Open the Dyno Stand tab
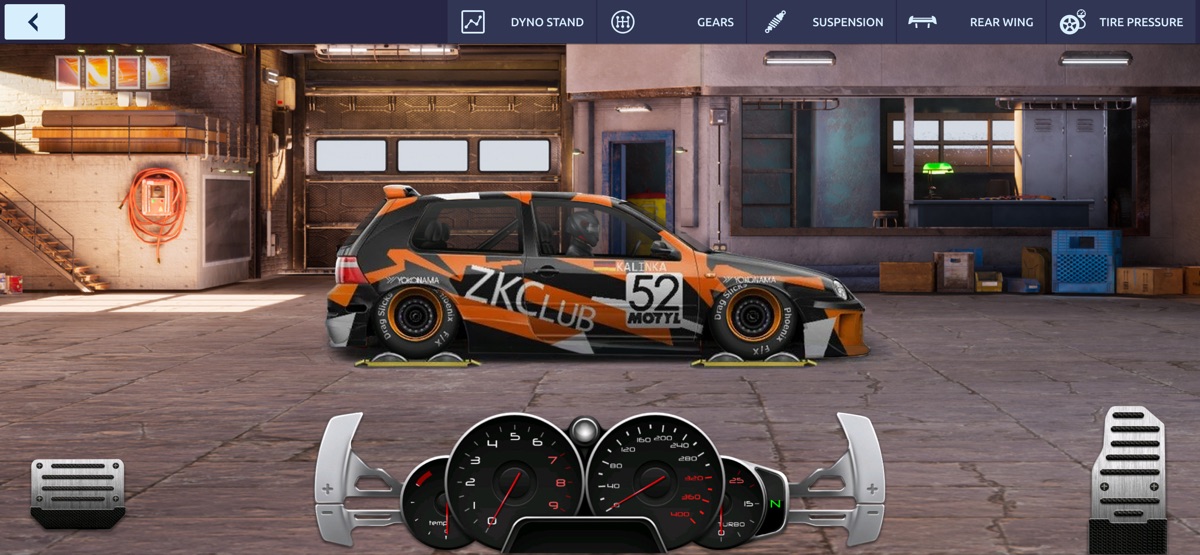This screenshot has width=1200, height=555. [x=523, y=22]
